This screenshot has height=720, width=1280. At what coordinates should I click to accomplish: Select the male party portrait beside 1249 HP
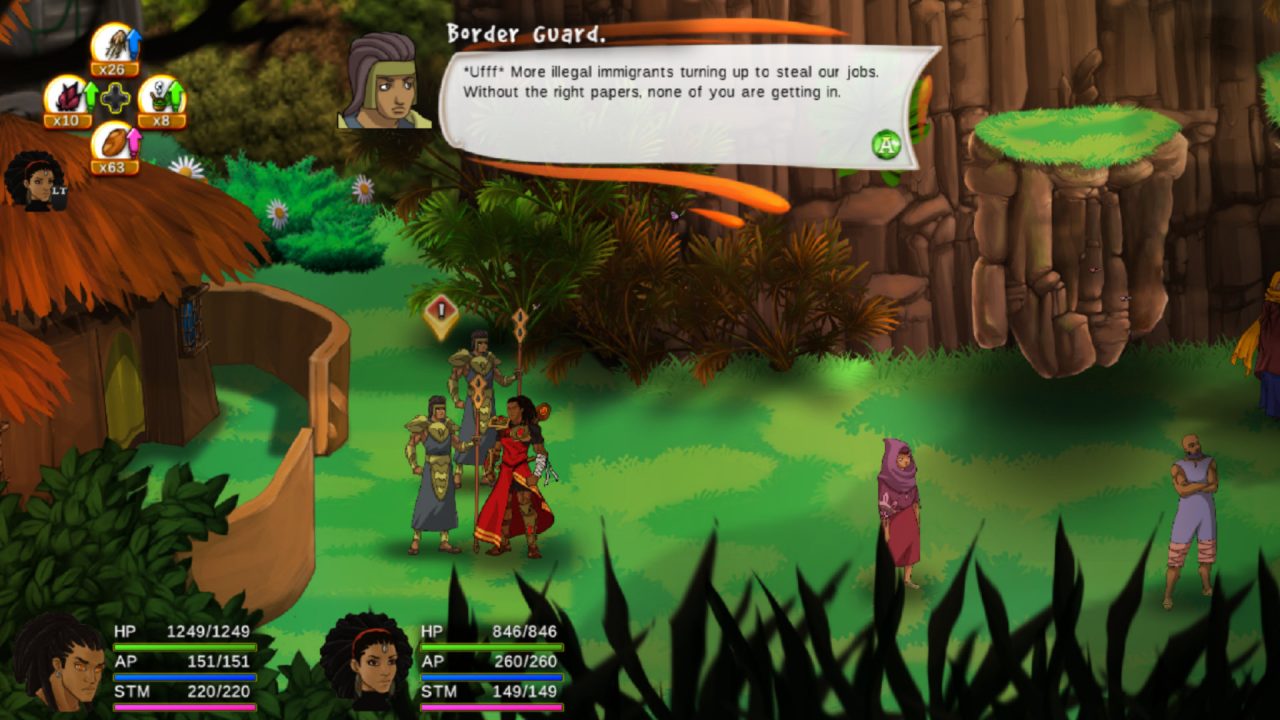click(58, 664)
